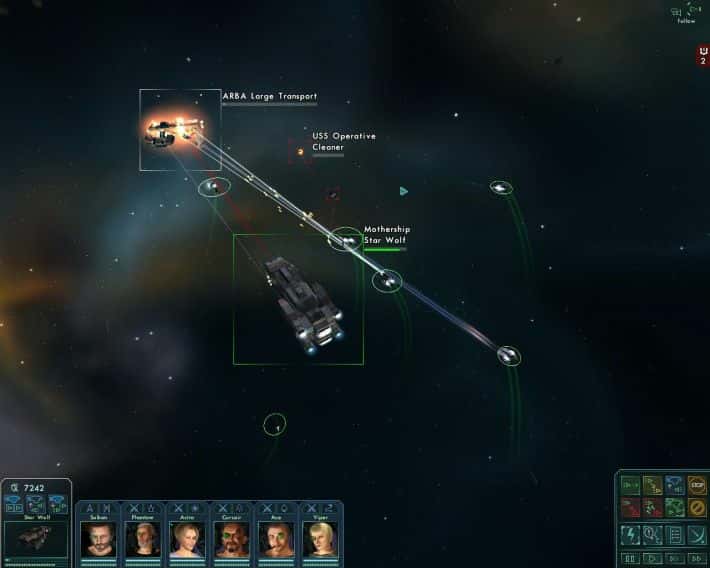Click the red alert badge showing 2
This screenshot has width=710, height=568.
point(703,56)
